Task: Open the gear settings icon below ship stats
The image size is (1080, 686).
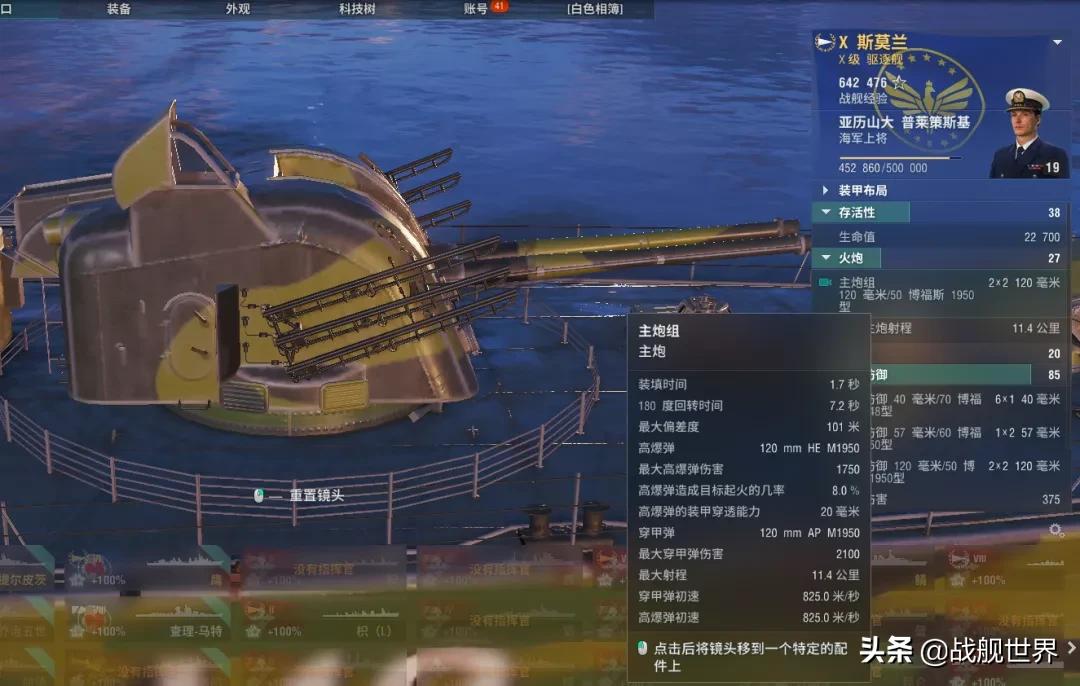Action: [x=1056, y=529]
